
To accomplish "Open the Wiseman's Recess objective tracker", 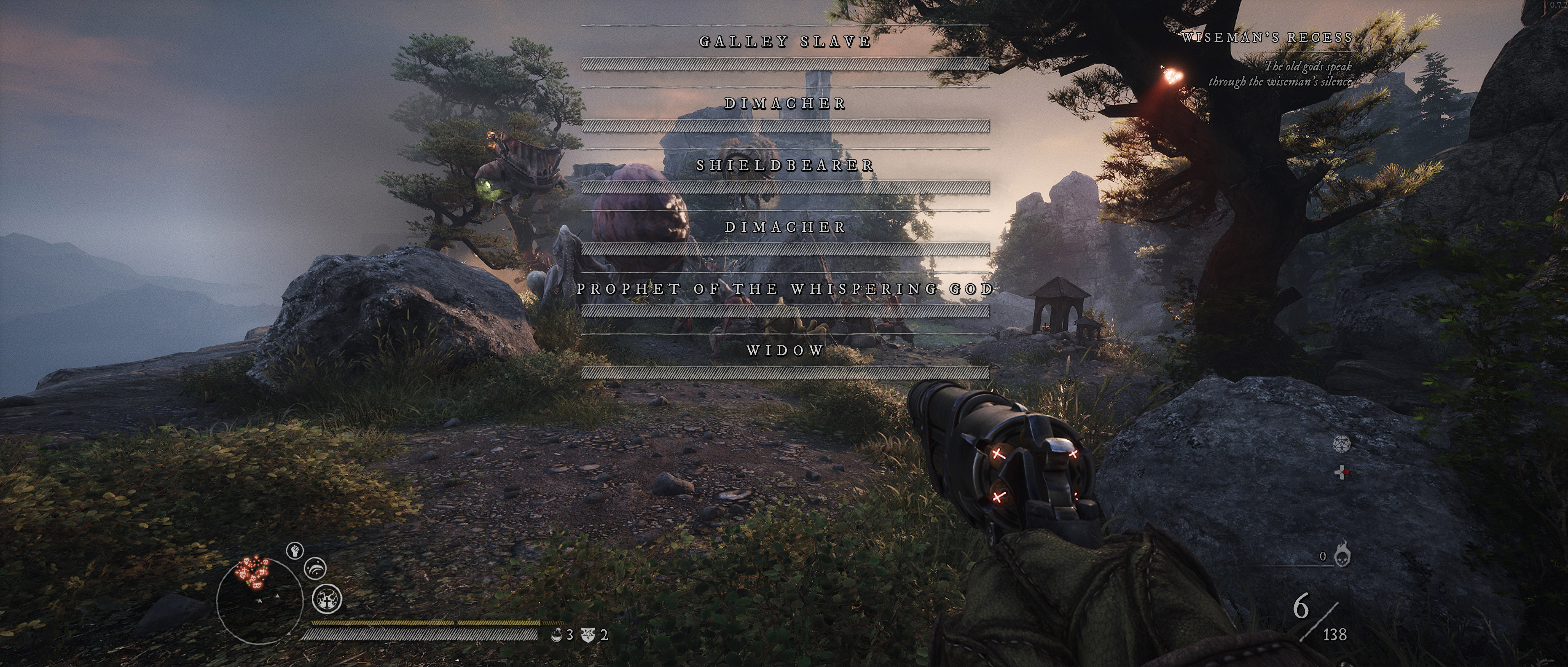I will point(1267,38).
